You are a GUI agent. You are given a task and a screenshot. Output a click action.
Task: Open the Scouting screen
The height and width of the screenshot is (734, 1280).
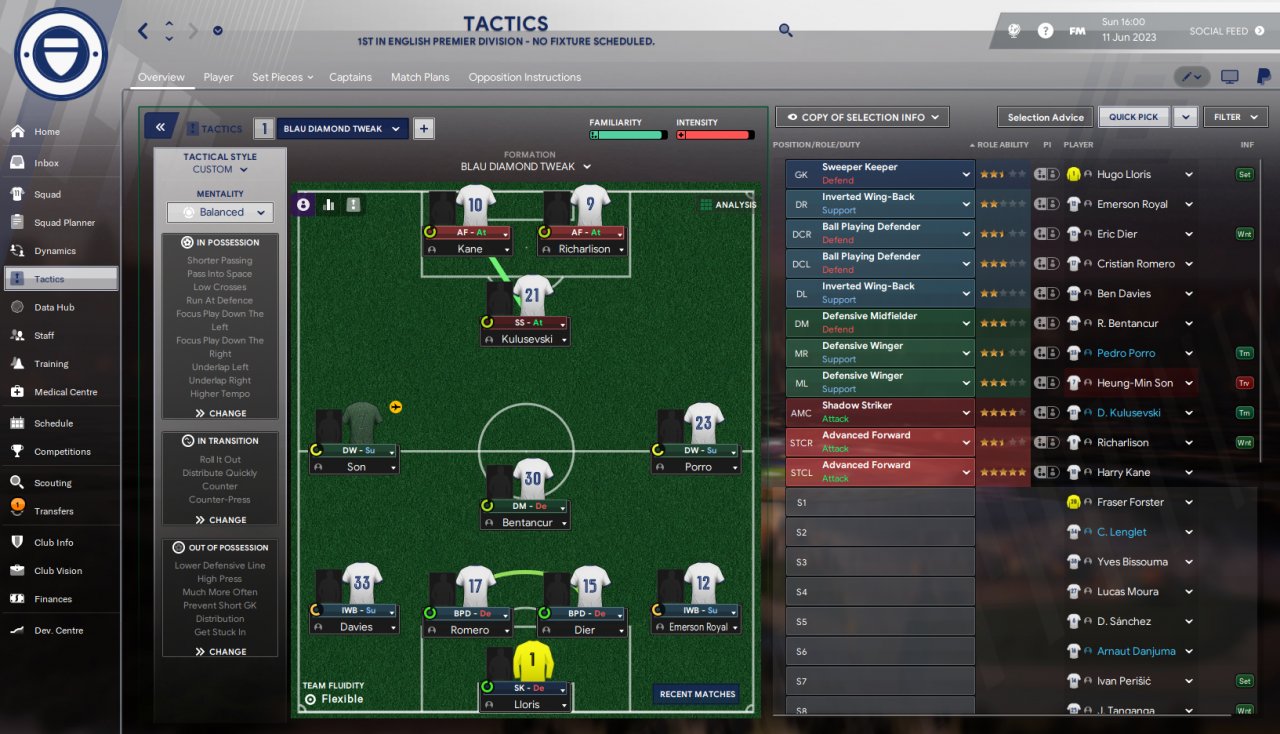click(x=52, y=483)
